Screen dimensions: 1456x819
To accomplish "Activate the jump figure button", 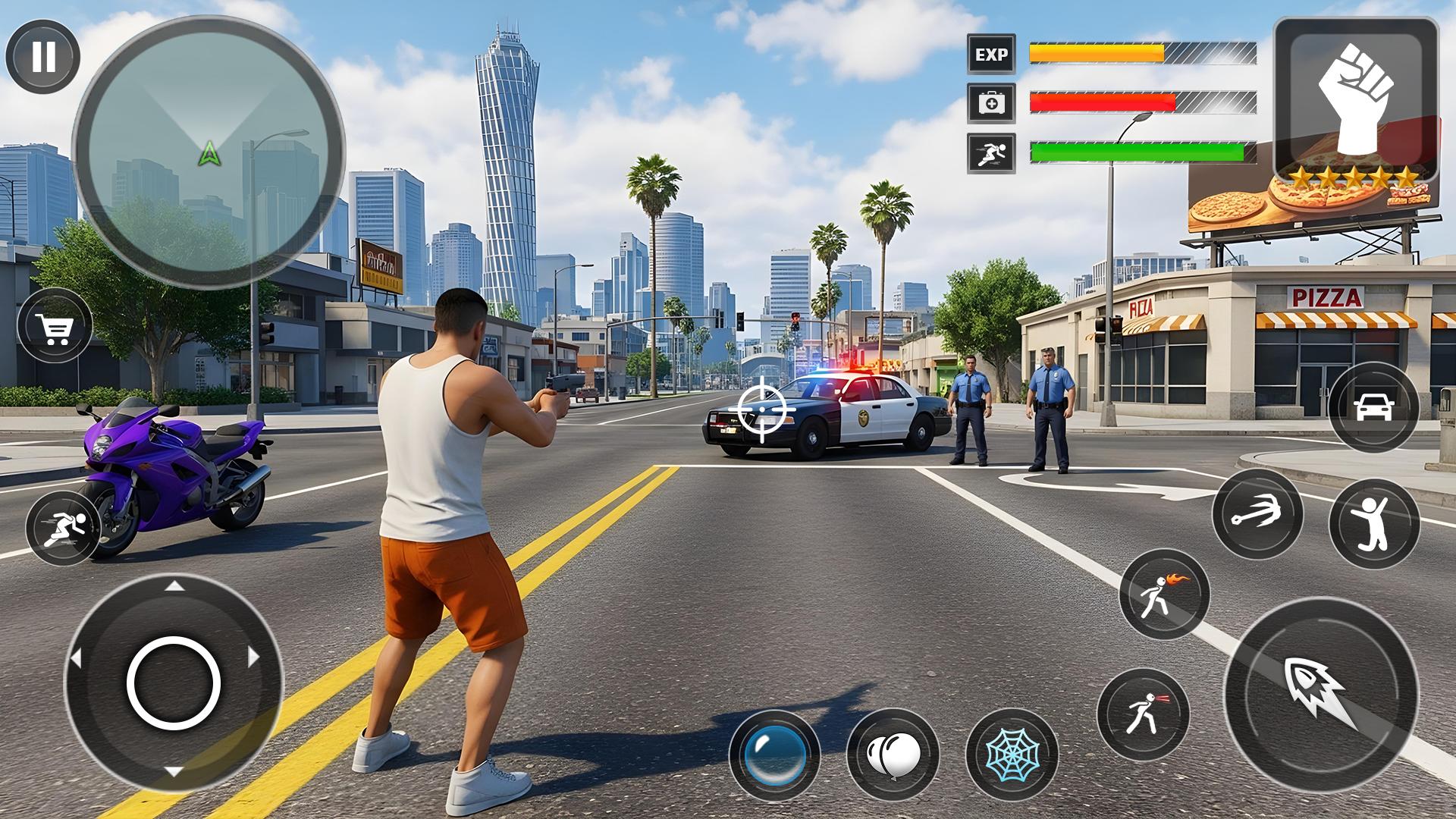I will [x=1373, y=523].
